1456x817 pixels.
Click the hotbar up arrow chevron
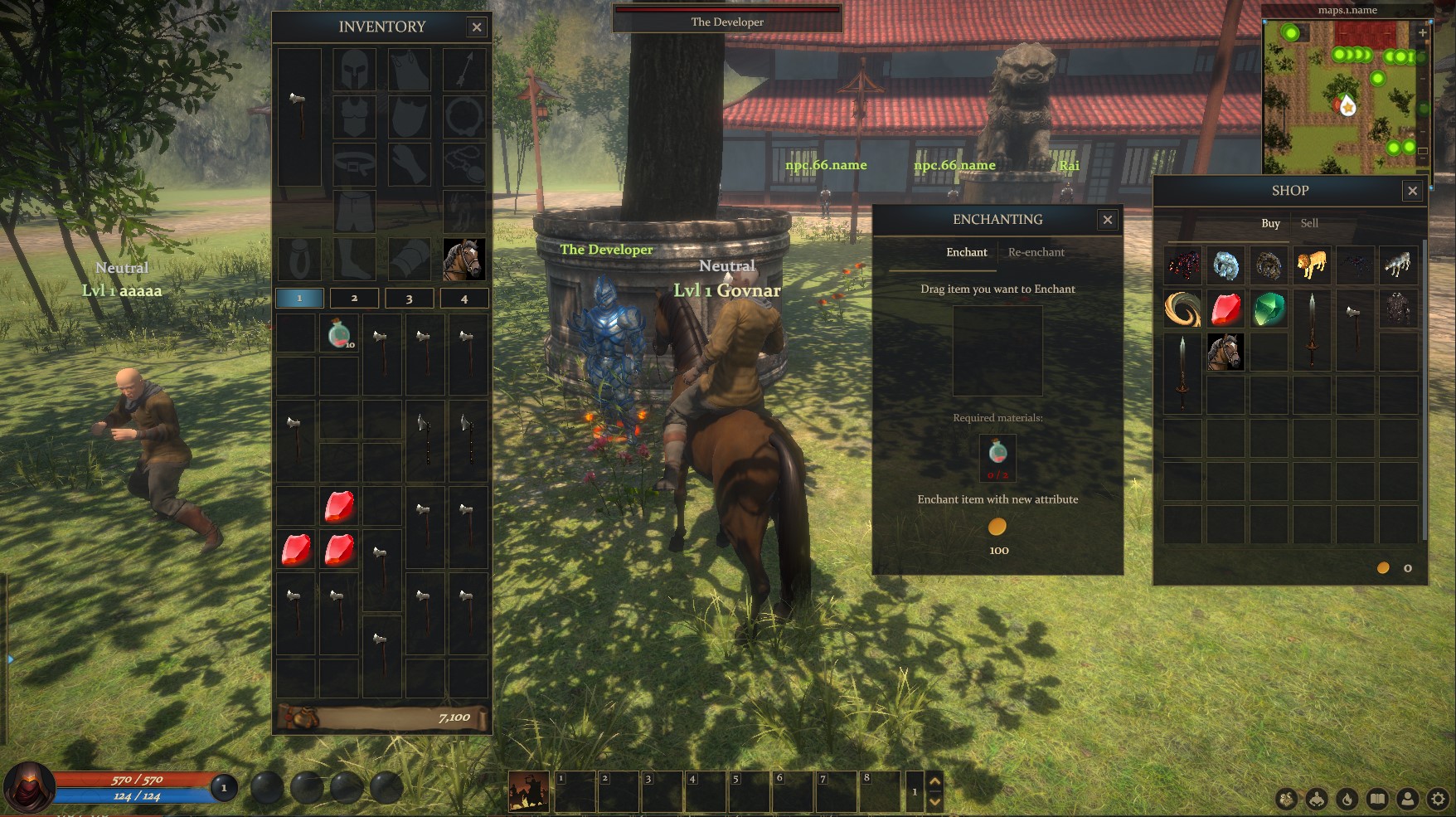tap(935, 781)
